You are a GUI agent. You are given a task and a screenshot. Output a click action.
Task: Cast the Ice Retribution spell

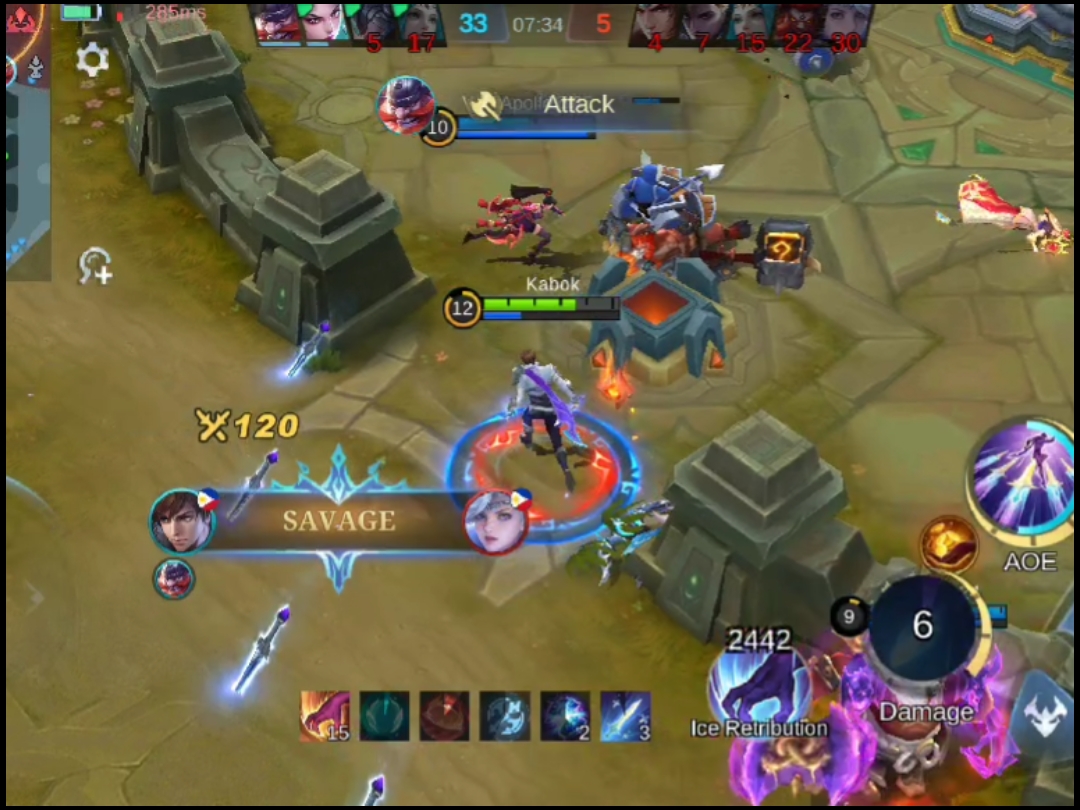pos(759,686)
